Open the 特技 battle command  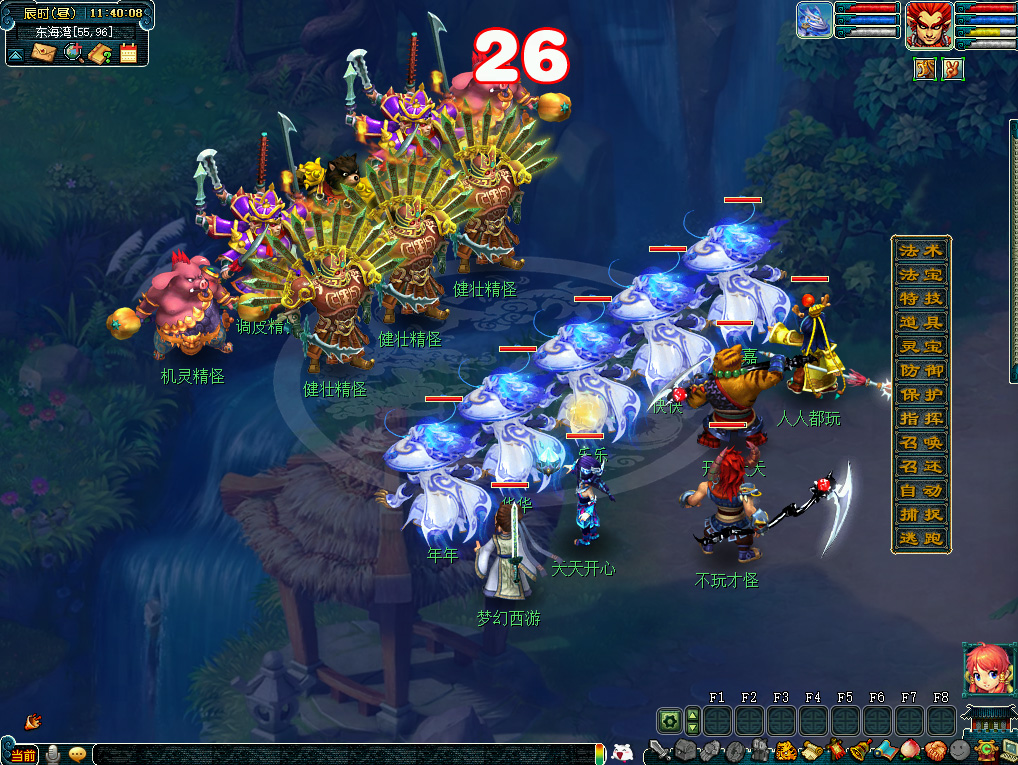pos(921,298)
